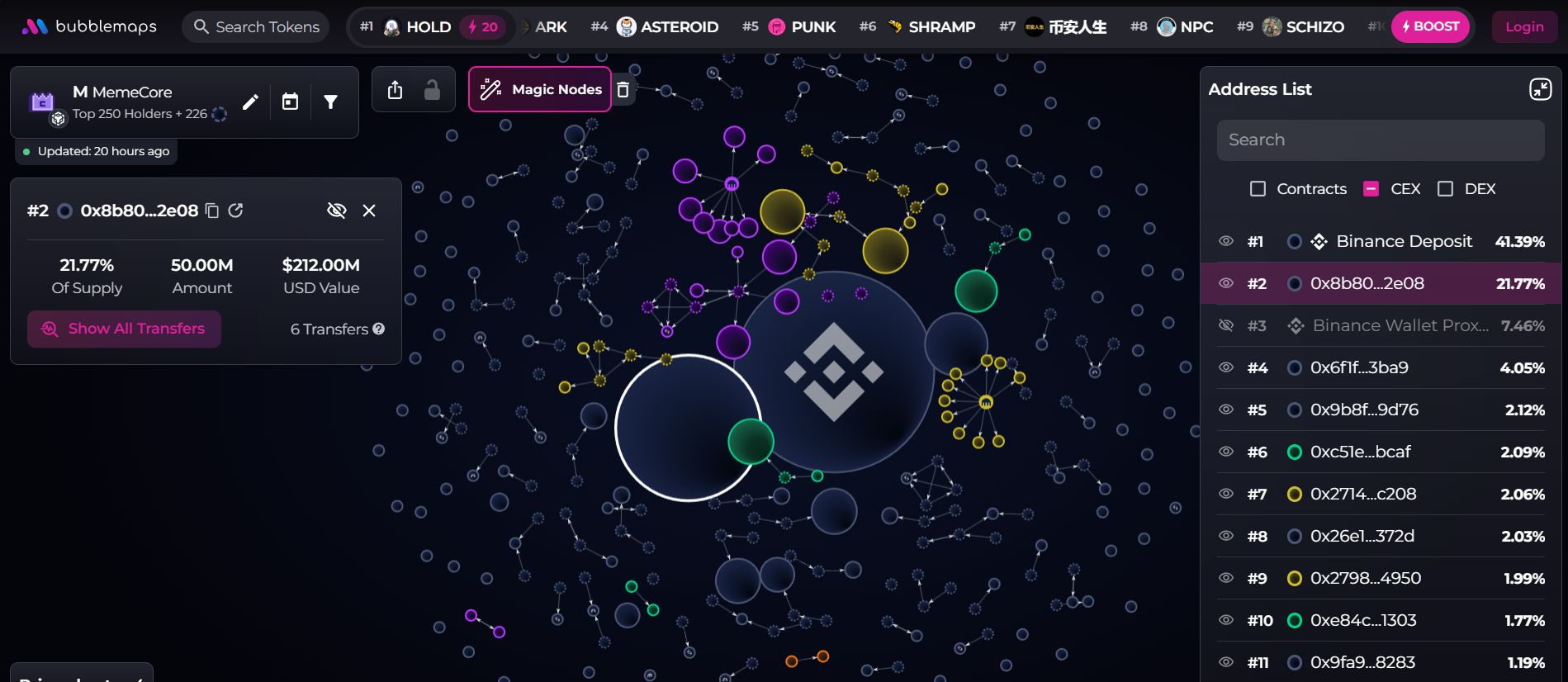Open the calendar date picker
The width and height of the screenshot is (1568, 682).
click(290, 102)
